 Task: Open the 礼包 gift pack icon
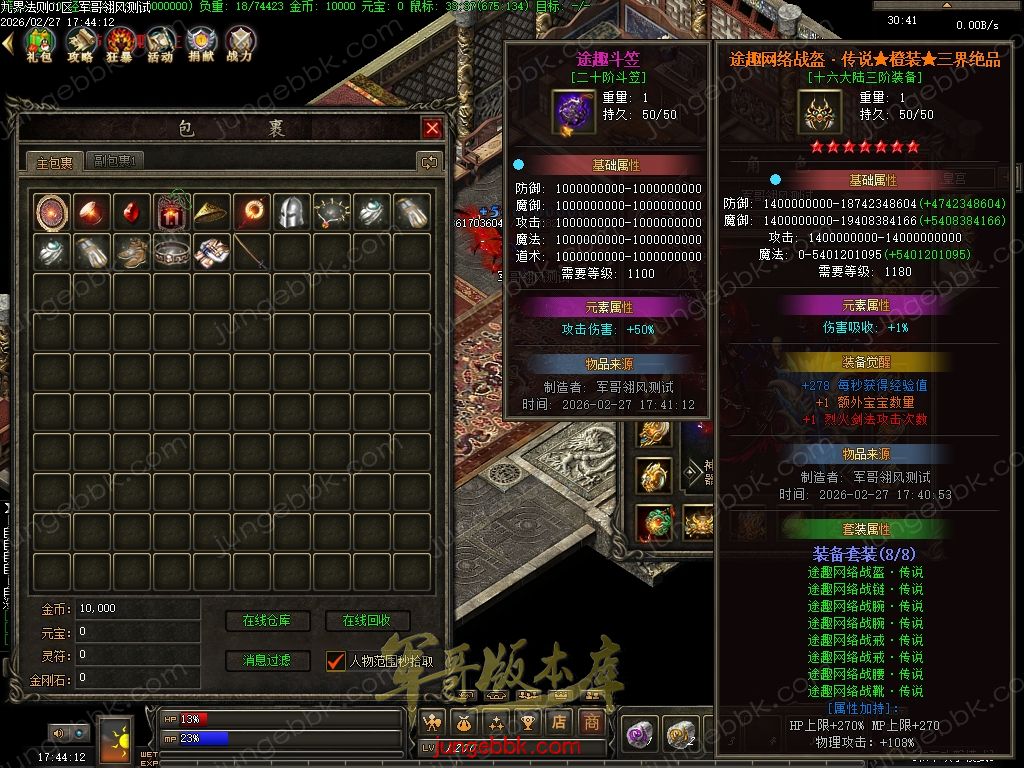pos(40,43)
